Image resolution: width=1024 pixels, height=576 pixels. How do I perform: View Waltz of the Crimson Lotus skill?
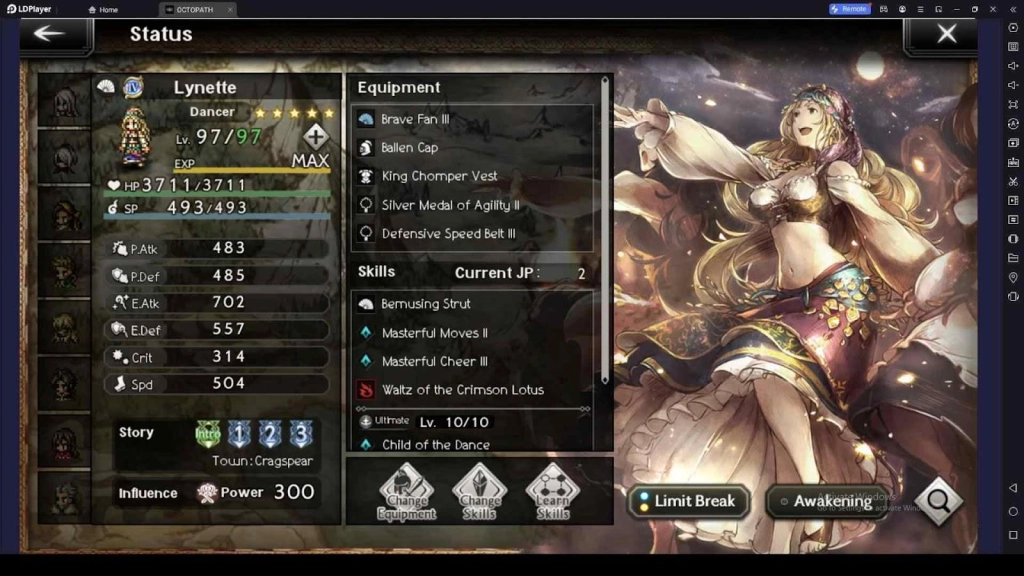click(472, 390)
